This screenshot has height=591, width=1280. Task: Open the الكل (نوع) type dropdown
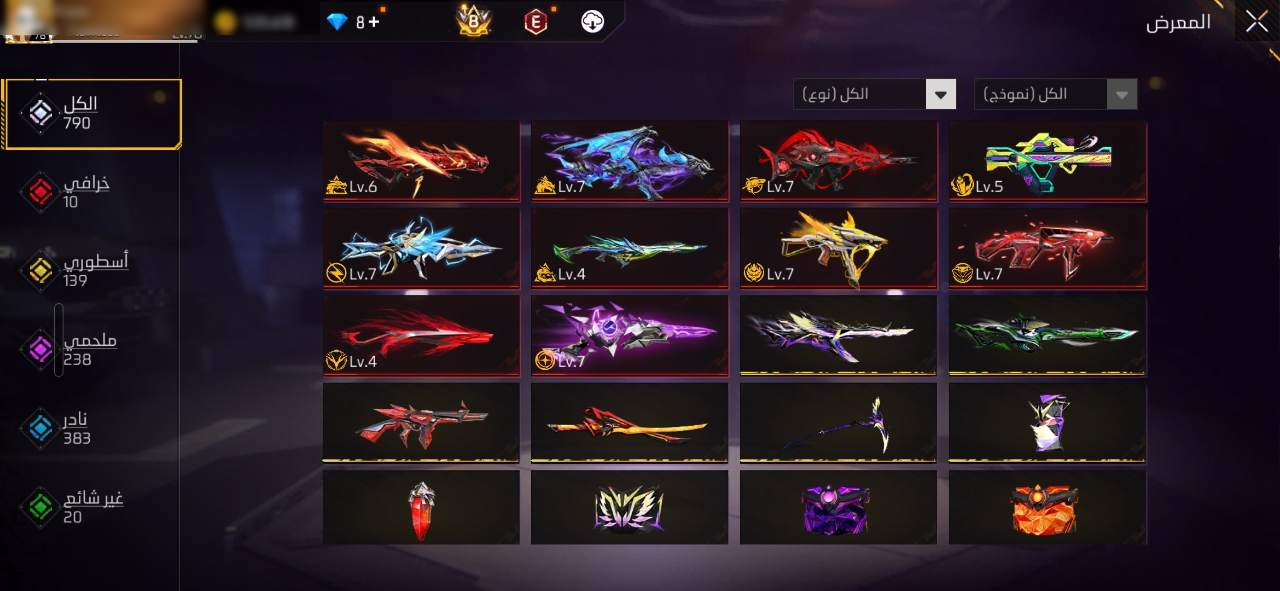click(875, 95)
